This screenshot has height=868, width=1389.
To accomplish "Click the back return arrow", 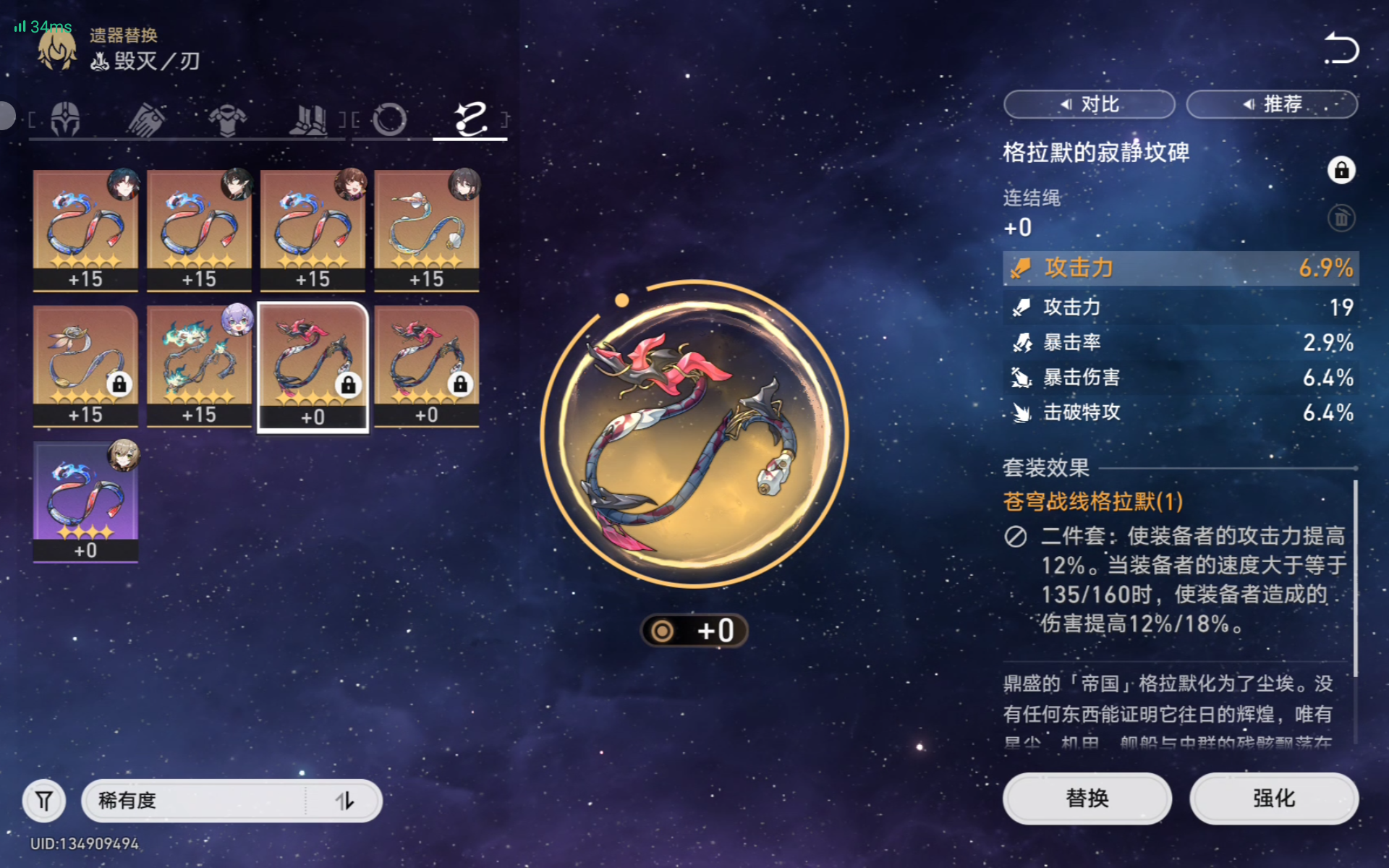I will (x=1341, y=49).
